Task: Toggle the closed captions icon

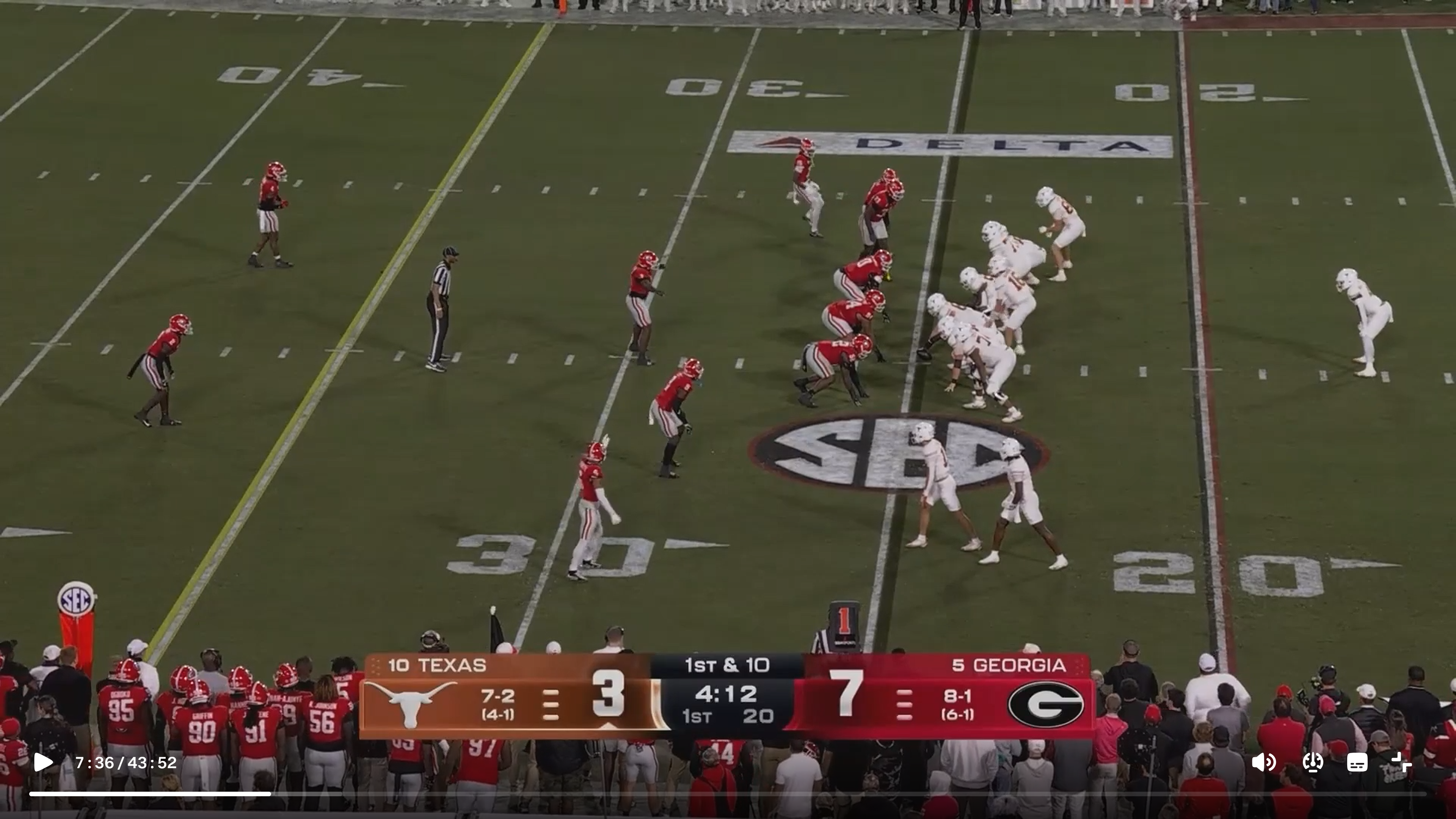Action: [1357, 763]
